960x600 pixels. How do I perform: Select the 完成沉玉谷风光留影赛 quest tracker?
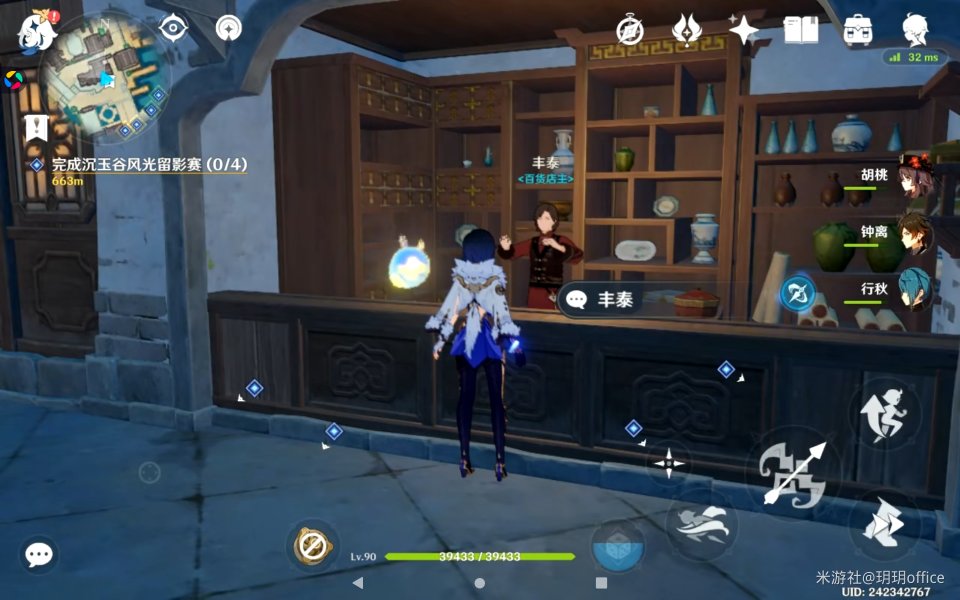click(149, 164)
